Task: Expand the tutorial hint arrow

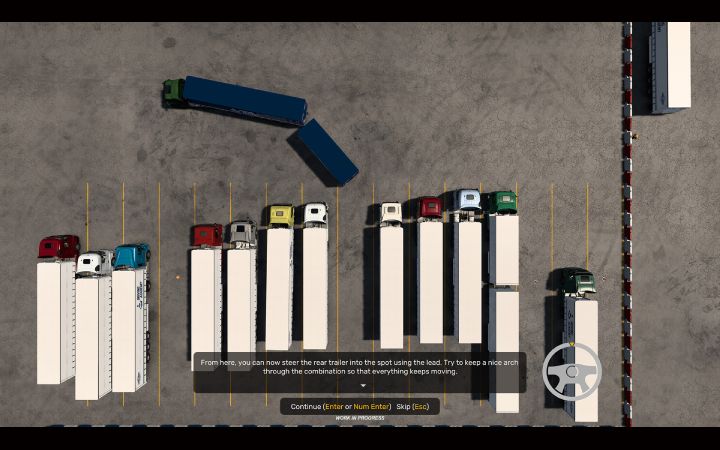Action: (363, 385)
